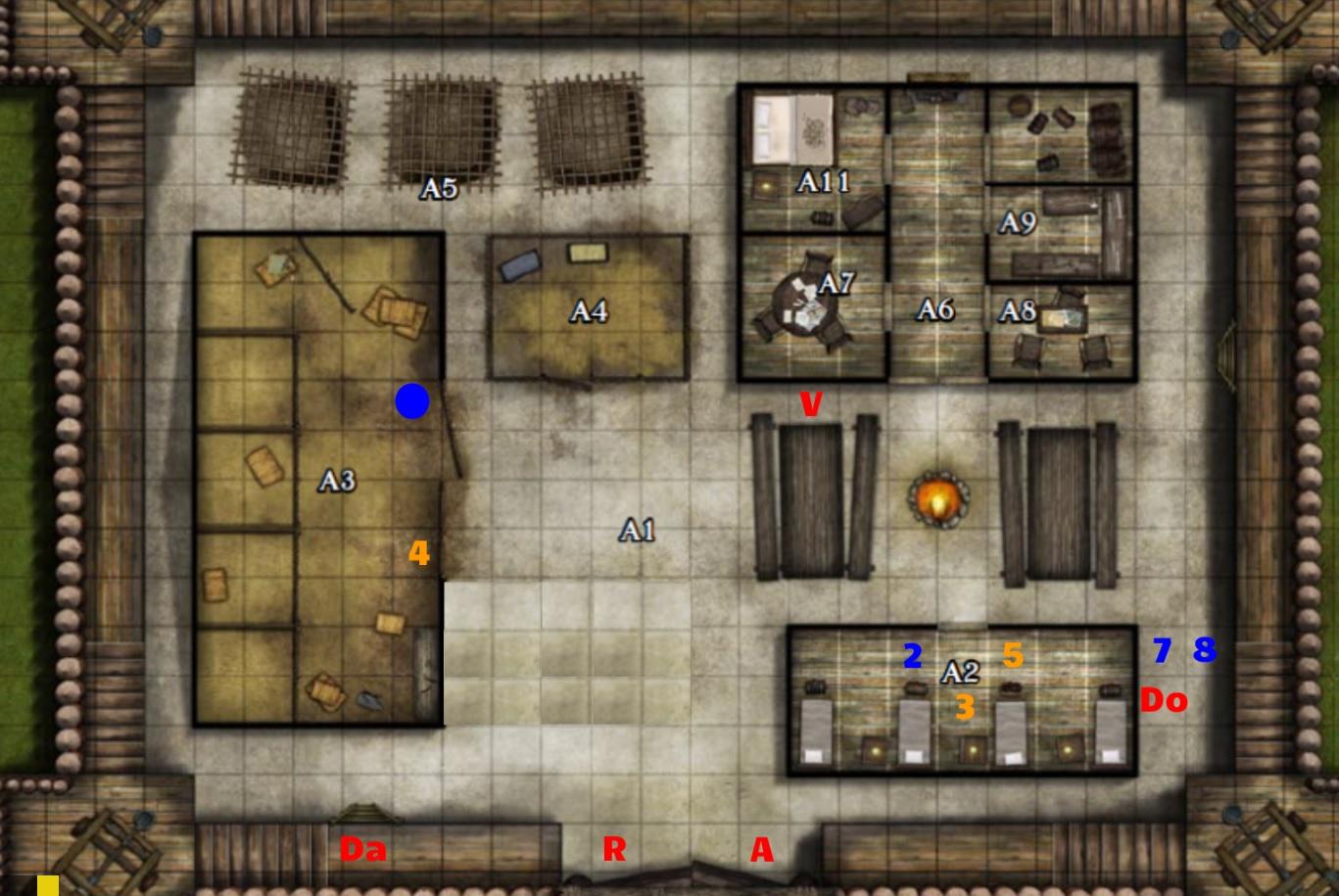Select the red V token
Image resolution: width=1339 pixels, height=896 pixels.
tap(810, 403)
